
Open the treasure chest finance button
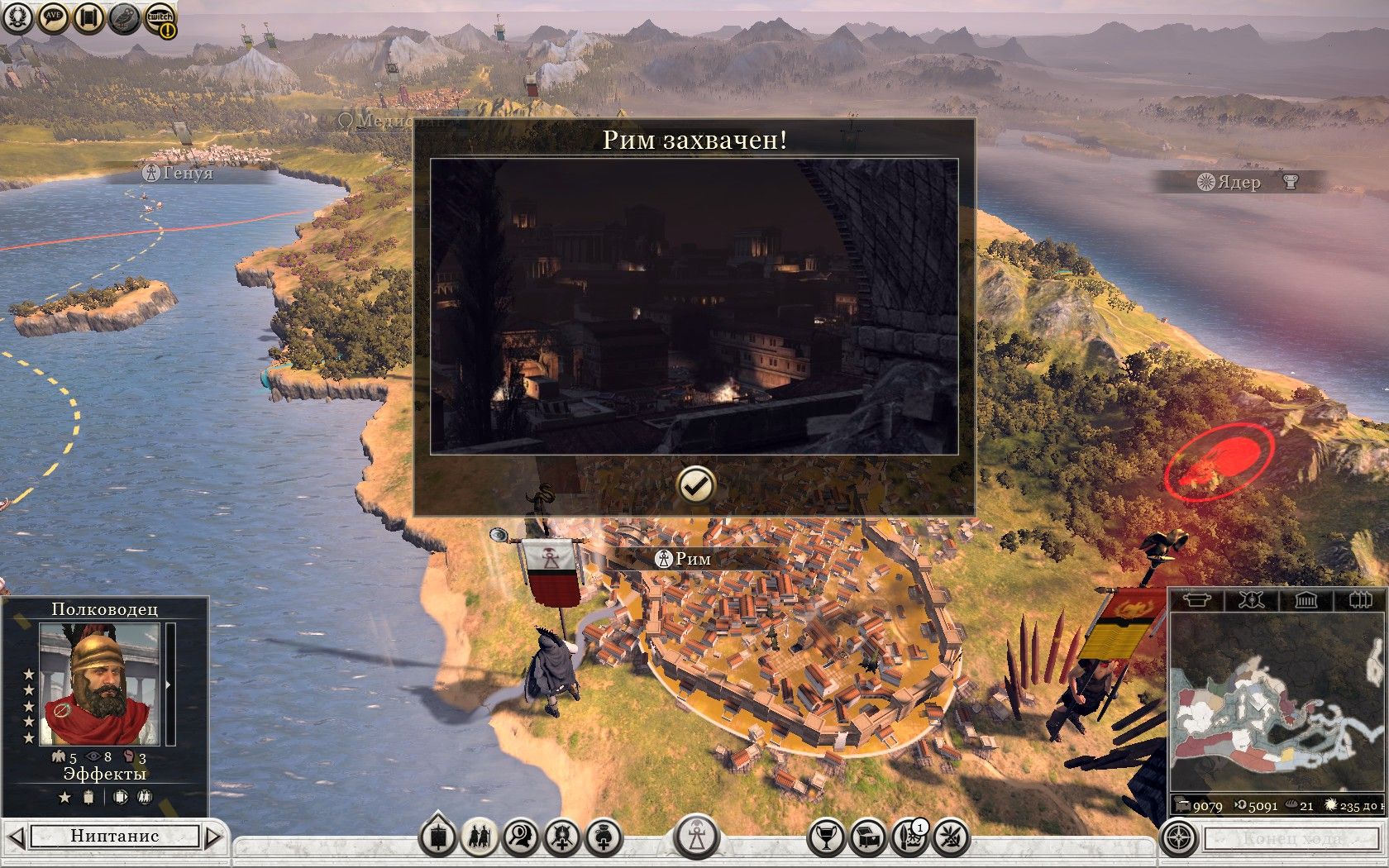coord(867,837)
